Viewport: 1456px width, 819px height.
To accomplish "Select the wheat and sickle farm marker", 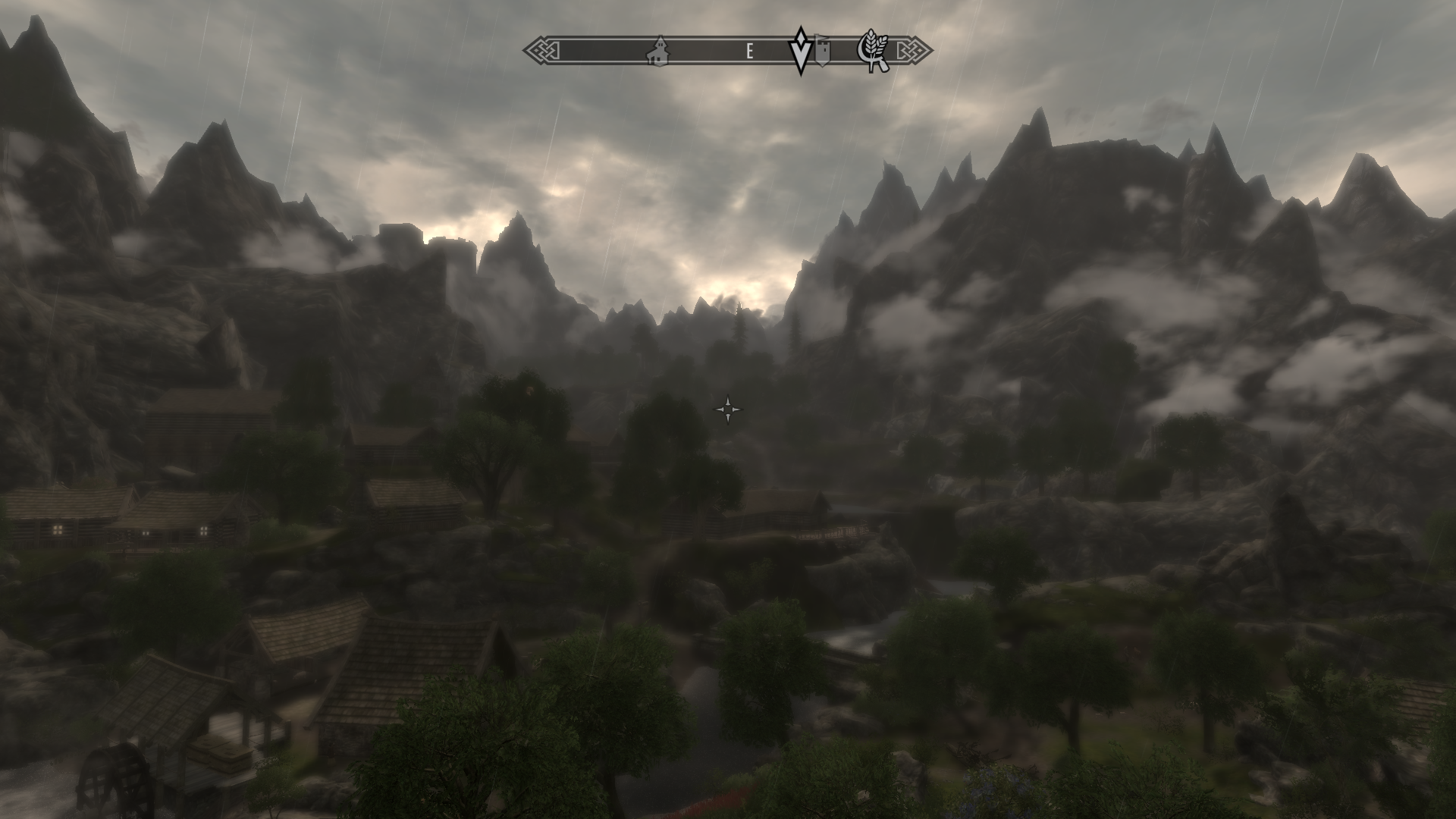I will tap(874, 52).
